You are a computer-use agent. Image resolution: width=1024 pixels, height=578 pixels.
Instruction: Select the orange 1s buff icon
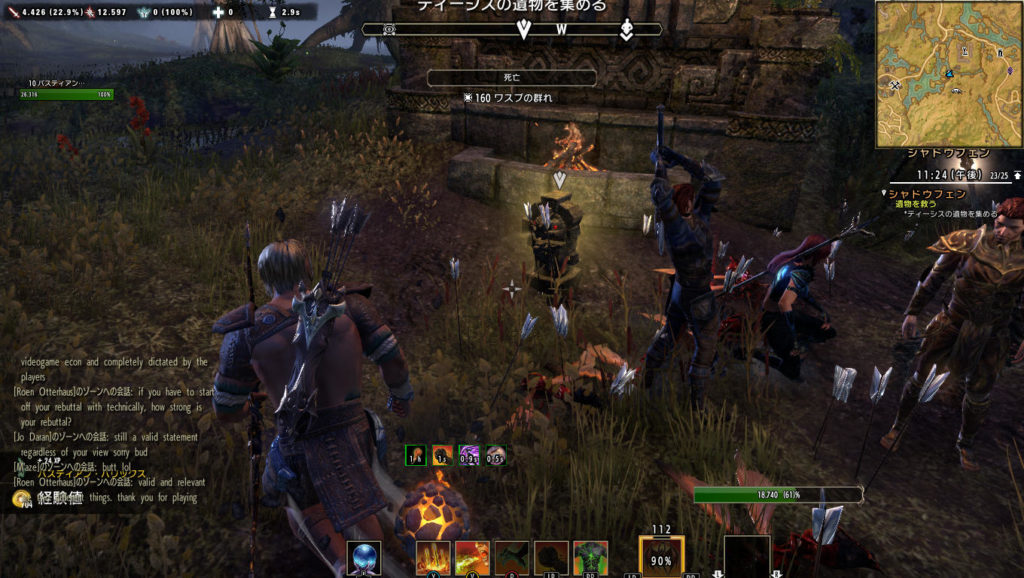click(442, 455)
